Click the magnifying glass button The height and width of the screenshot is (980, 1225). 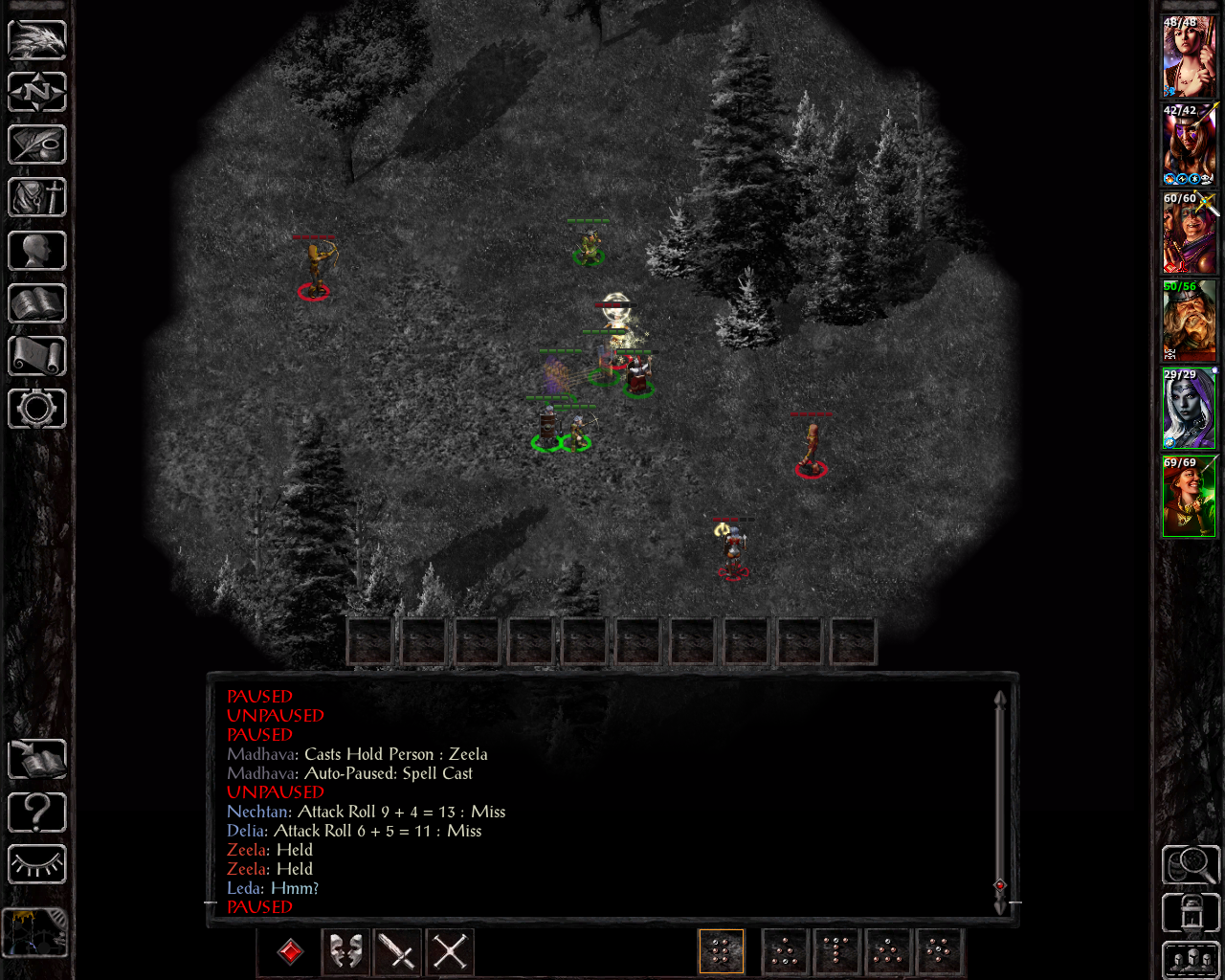[x=1191, y=865]
